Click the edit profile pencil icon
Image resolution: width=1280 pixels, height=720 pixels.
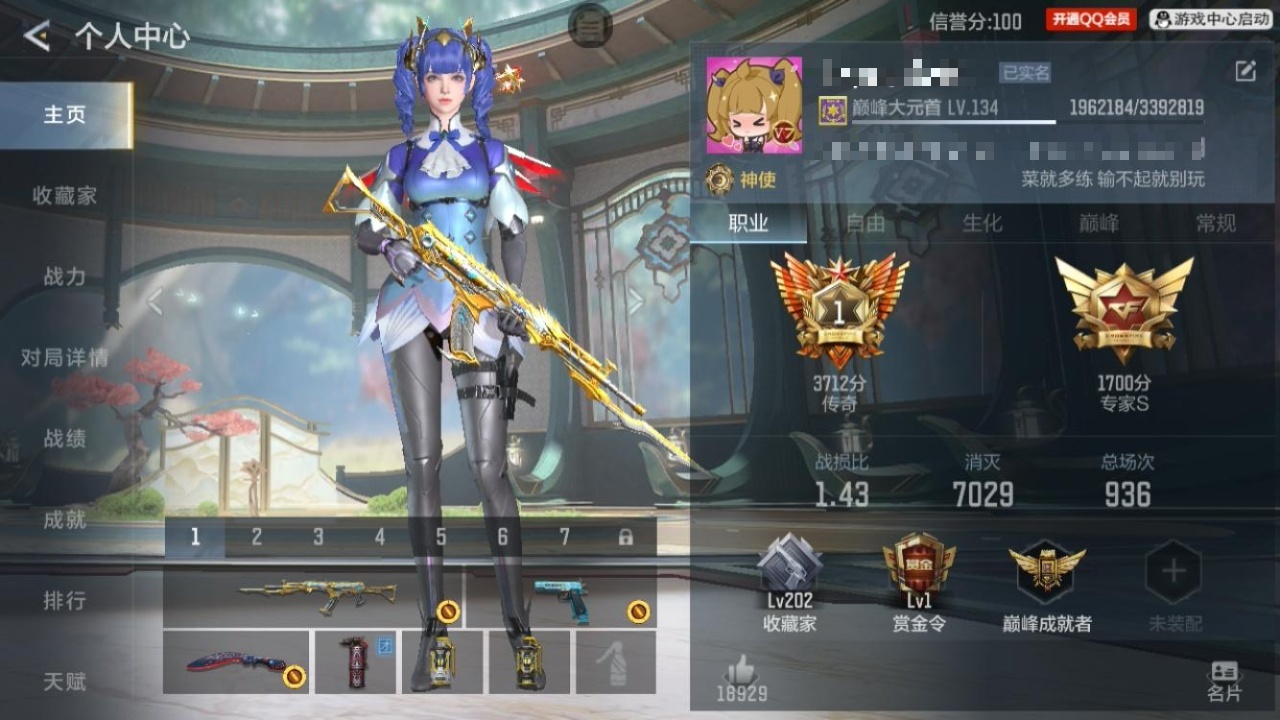click(x=1245, y=70)
